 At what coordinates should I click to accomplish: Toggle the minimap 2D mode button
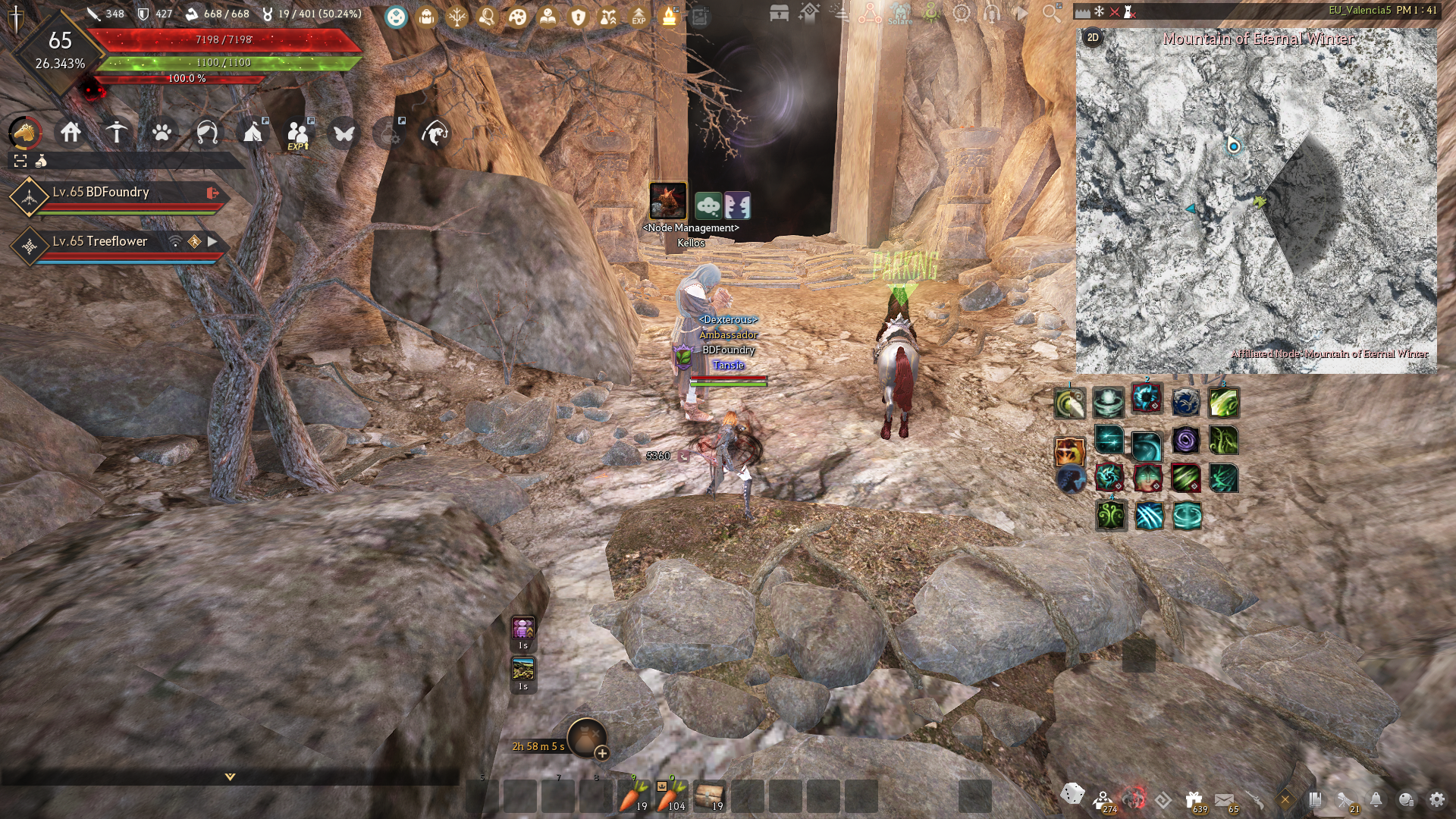tap(1093, 37)
